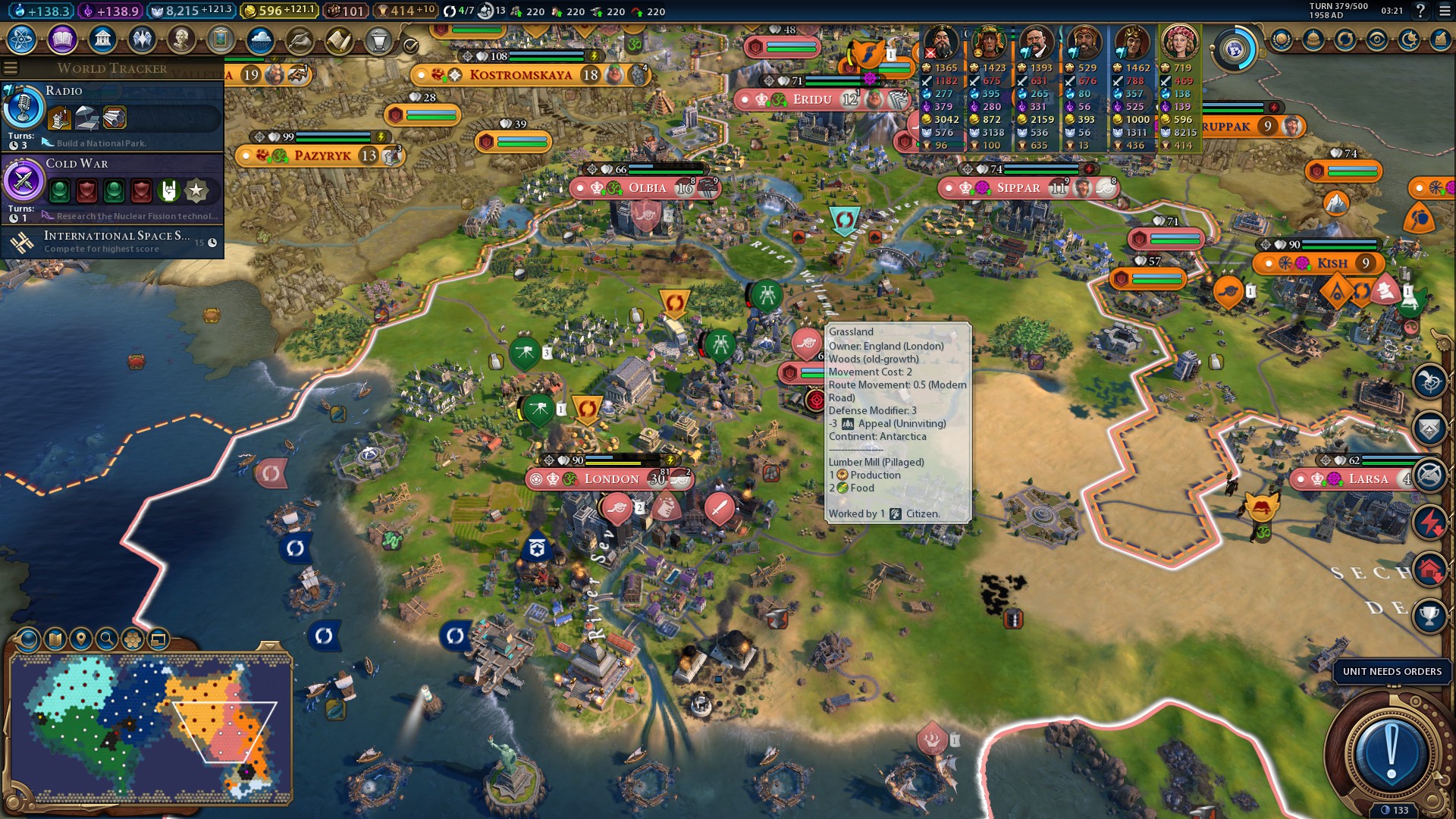The height and width of the screenshot is (819, 1456).
Task: Select the London city banner
Action: [x=610, y=479]
